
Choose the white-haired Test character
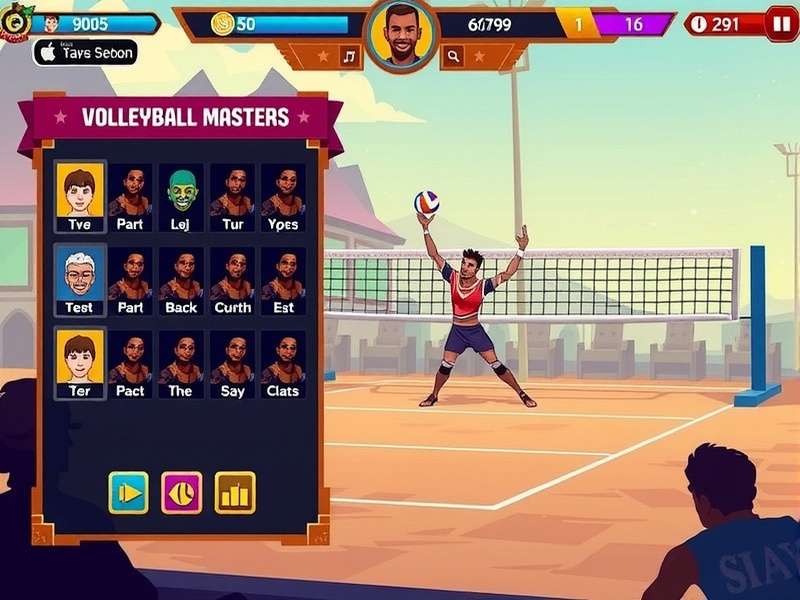(x=79, y=280)
